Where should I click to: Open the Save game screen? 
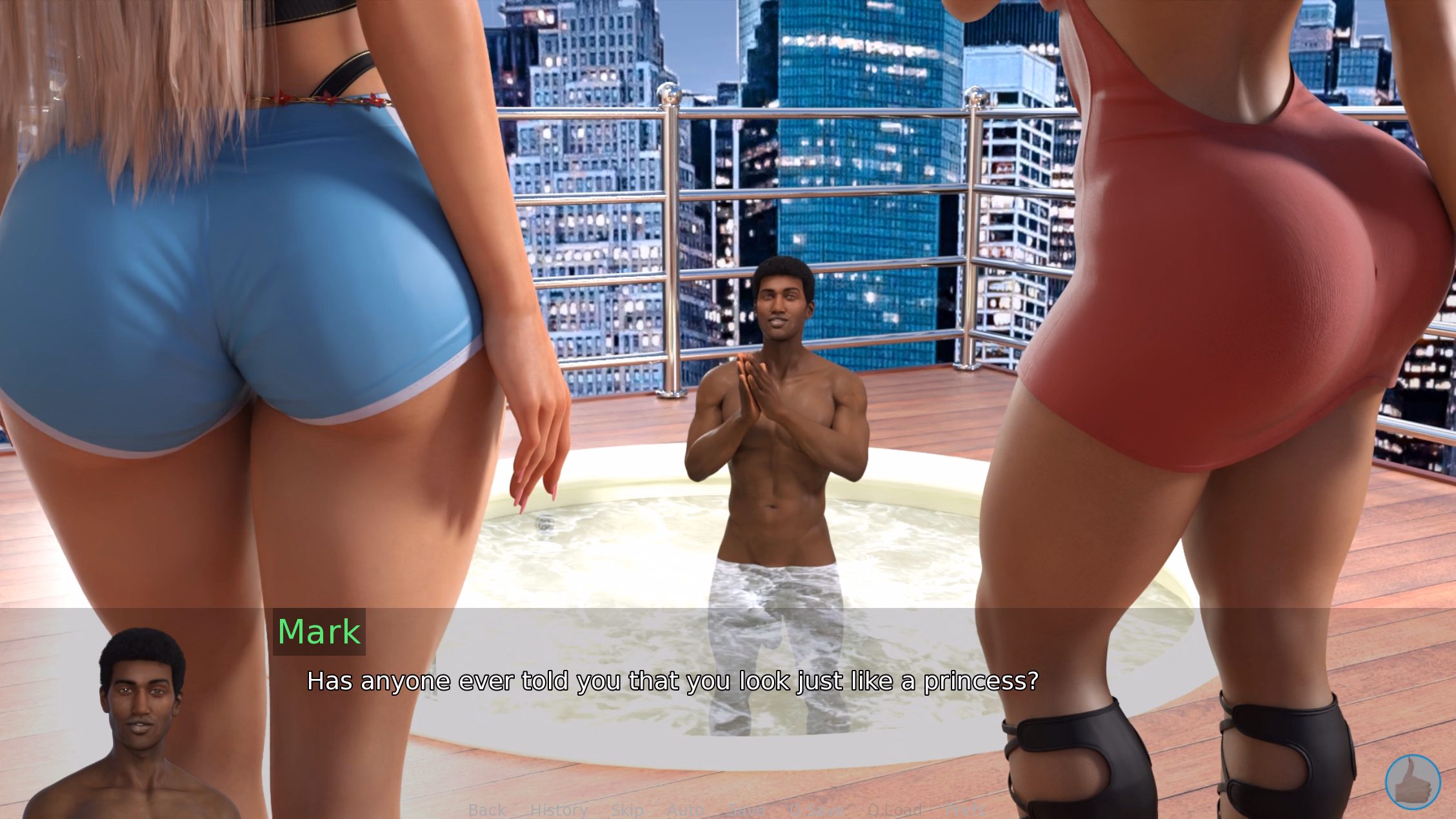(x=746, y=810)
